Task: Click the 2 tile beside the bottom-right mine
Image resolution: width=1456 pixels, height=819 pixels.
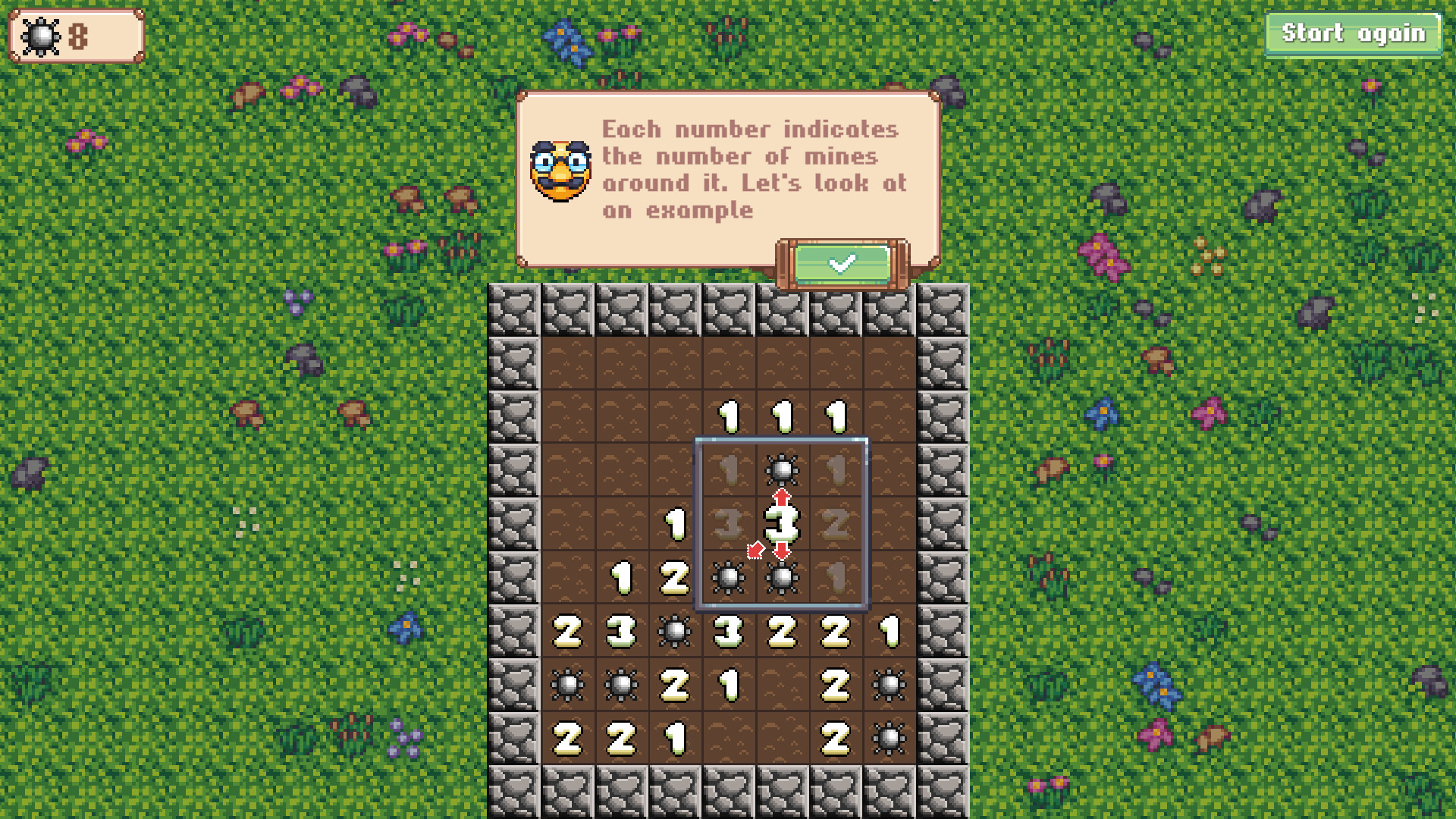Action: tap(836, 739)
